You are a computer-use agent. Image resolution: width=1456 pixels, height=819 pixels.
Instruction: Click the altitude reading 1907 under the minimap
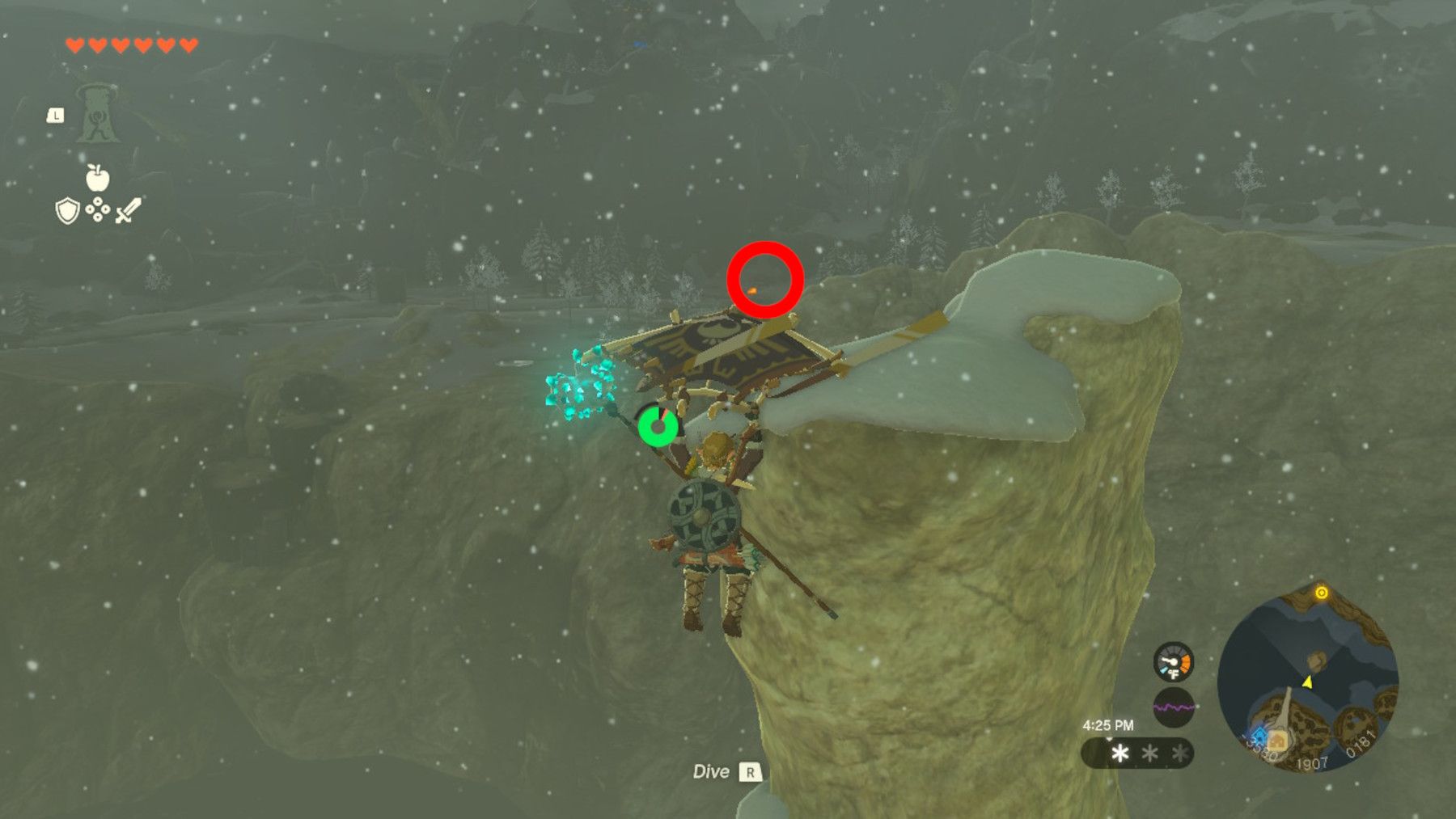tap(1311, 763)
